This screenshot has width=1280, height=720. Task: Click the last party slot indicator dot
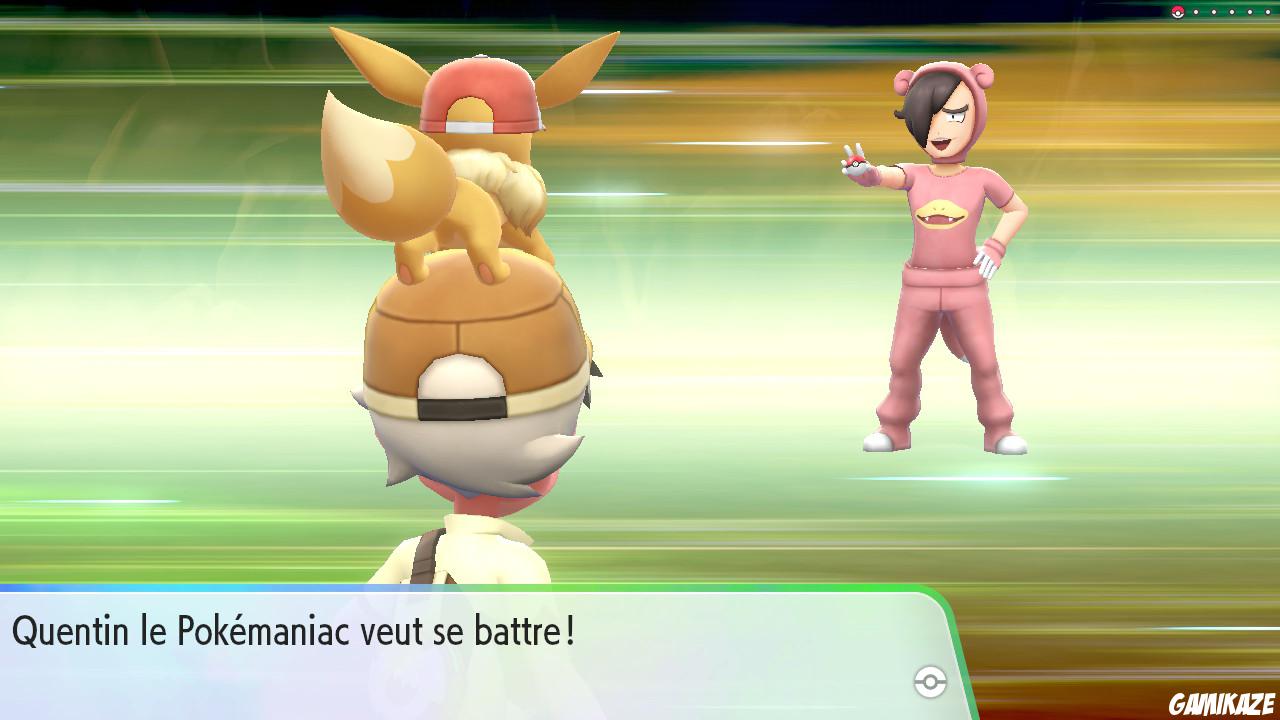(x=1268, y=12)
